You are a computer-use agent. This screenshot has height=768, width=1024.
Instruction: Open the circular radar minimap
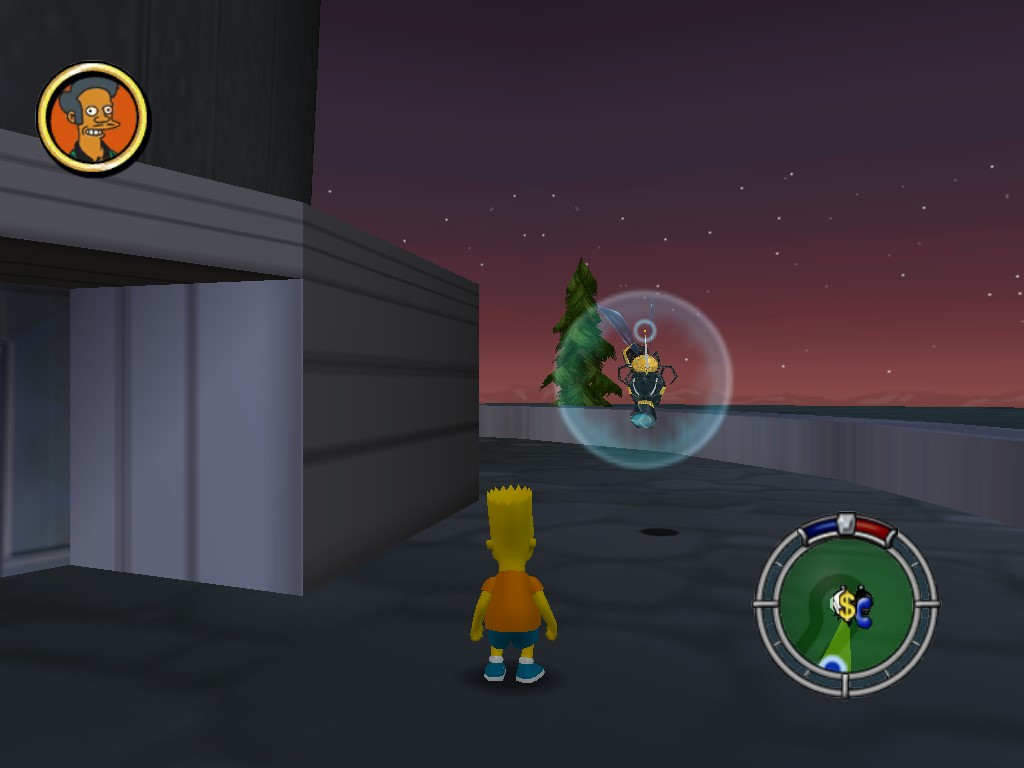coord(845,604)
